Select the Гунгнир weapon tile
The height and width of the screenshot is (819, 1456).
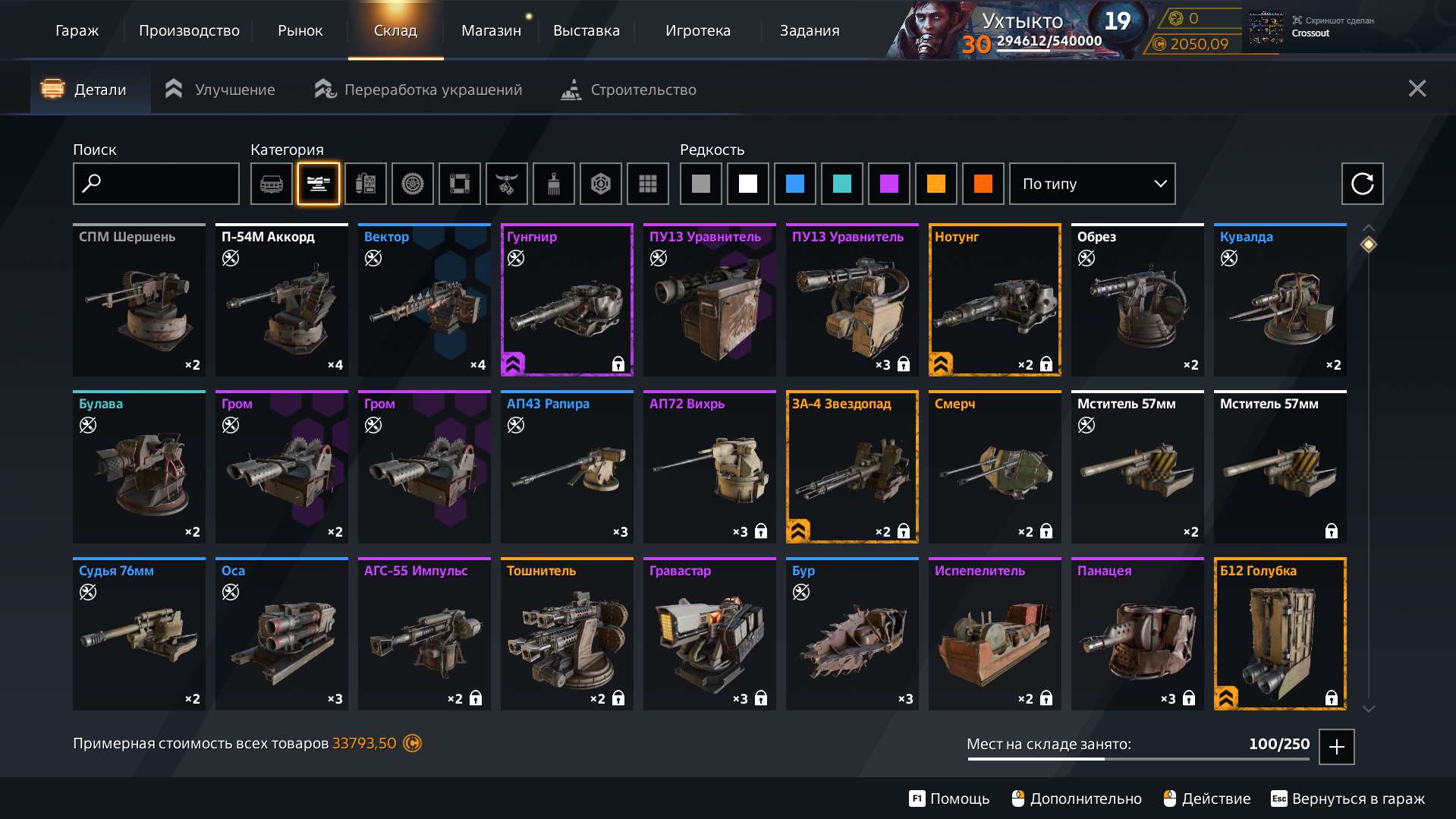(567, 300)
